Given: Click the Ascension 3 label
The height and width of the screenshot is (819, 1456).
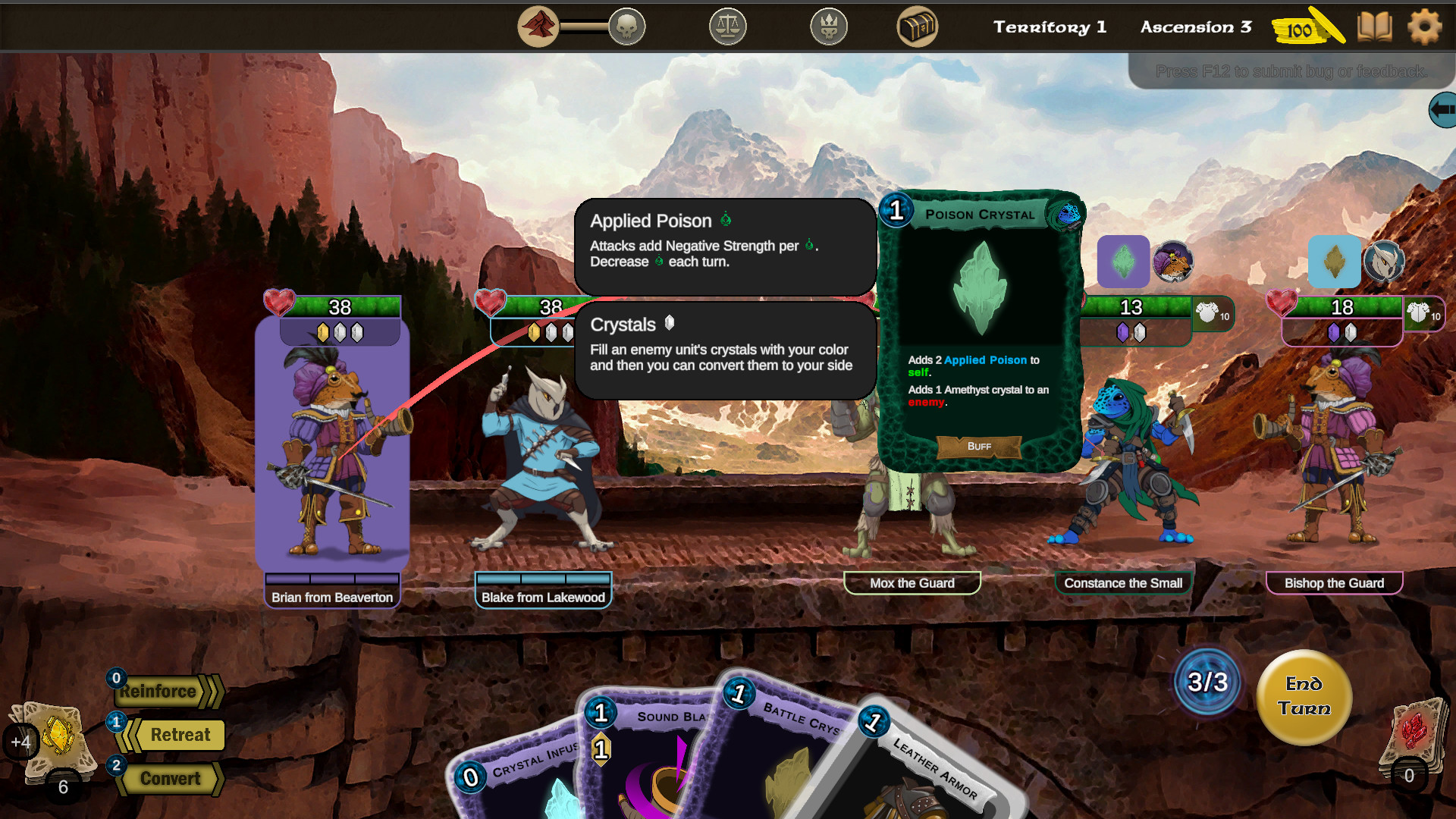Looking at the screenshot, I should pos(1195,27).
